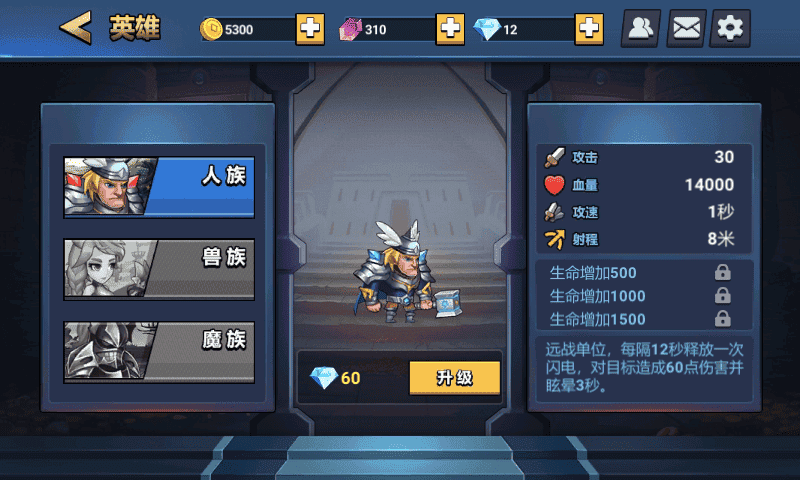
Task: Buy more diamonds with plus button
Action: (x=589, y=29)
